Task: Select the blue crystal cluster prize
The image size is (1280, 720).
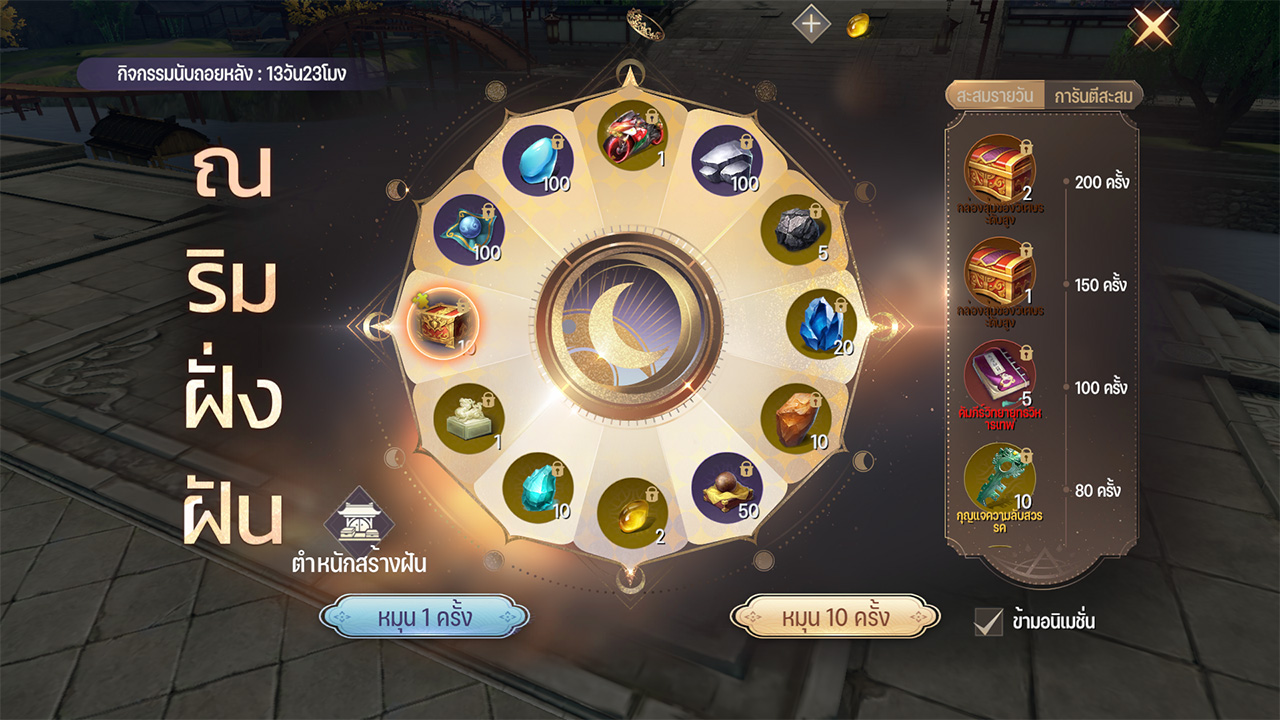Action: pyautogui.click(x=821, y=324)
